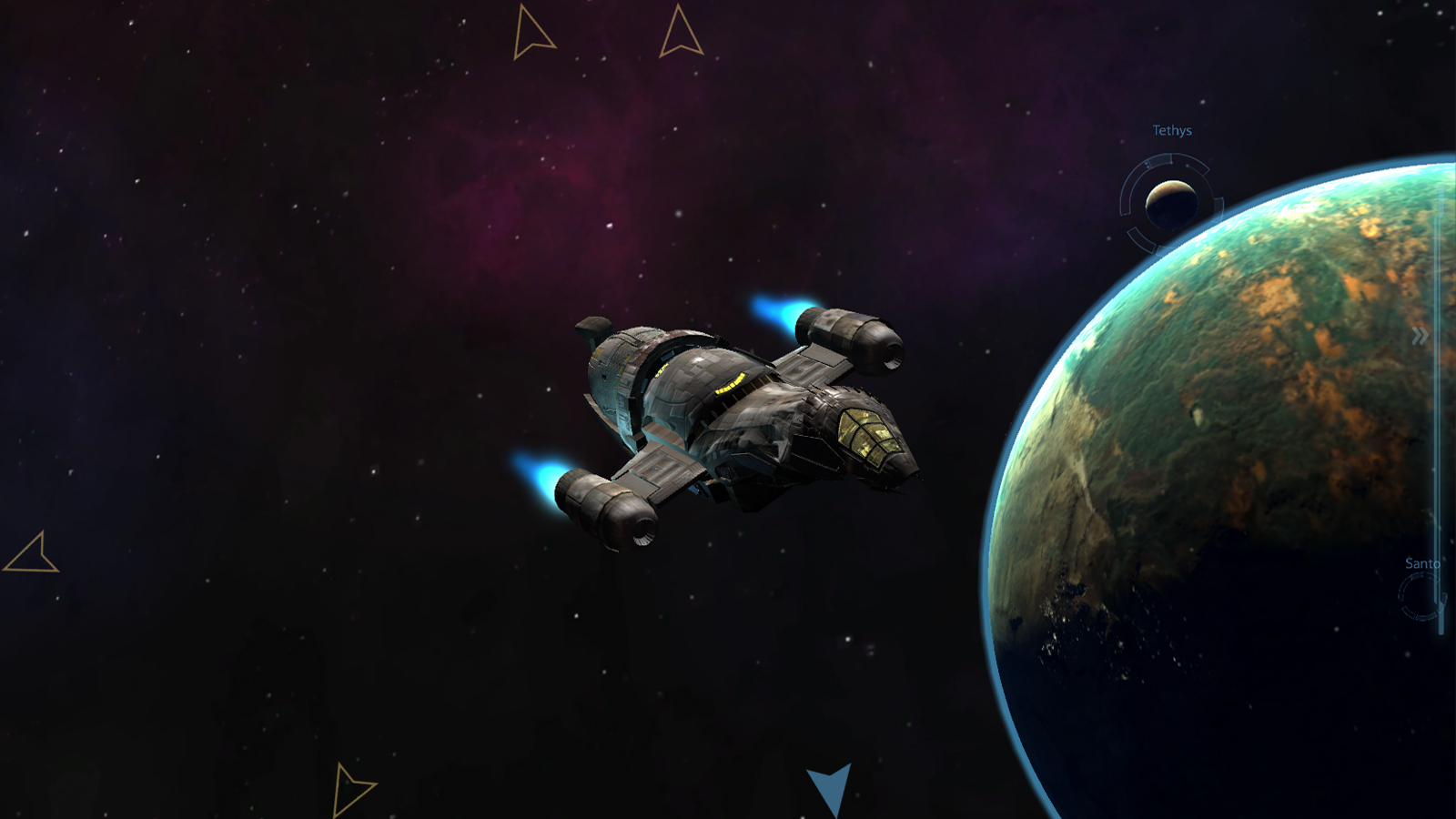This screenshot has height=819, width=1456.
Task: Open the double-chevron panel on the right edge
Action: tap(1420, 334)
